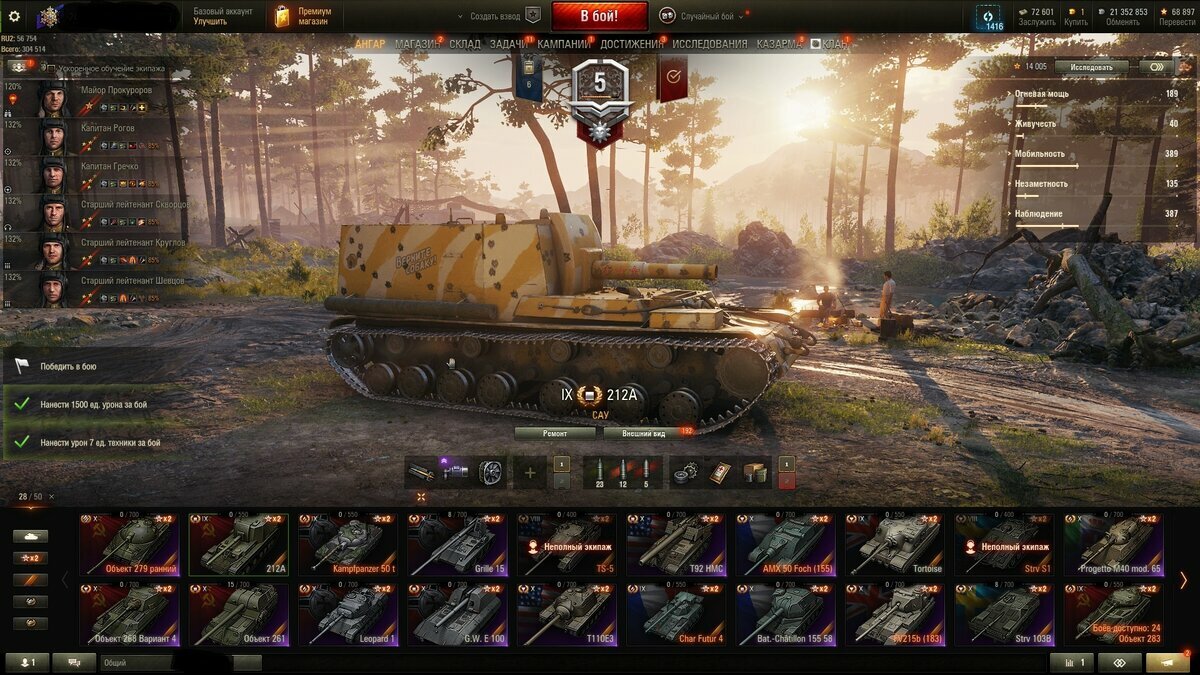Viewport: 1200px width, 675px height.
Task: Open the Казарма tab
Action: coord(778,44)
